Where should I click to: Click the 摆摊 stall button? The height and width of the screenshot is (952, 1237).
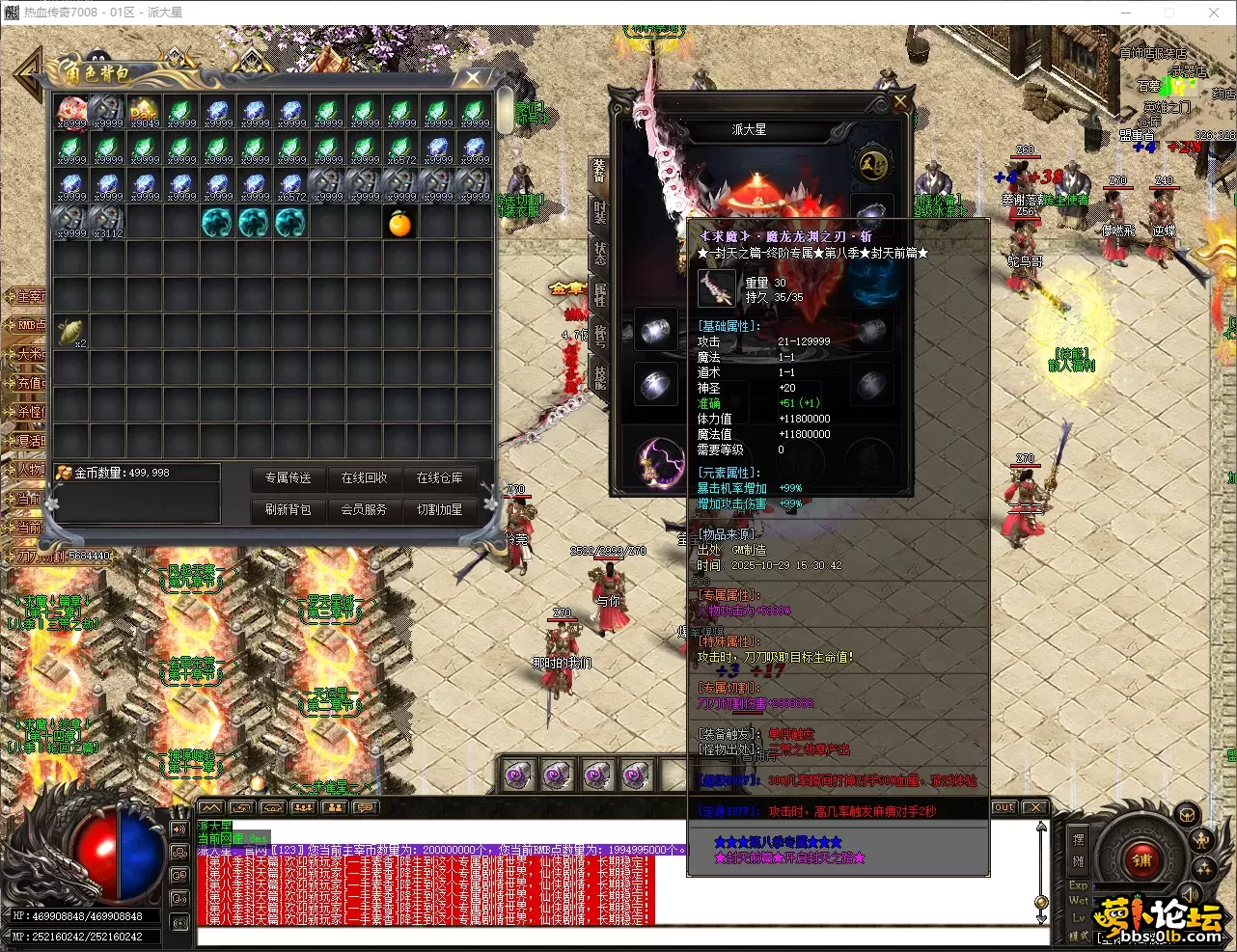click(1079, 849)
